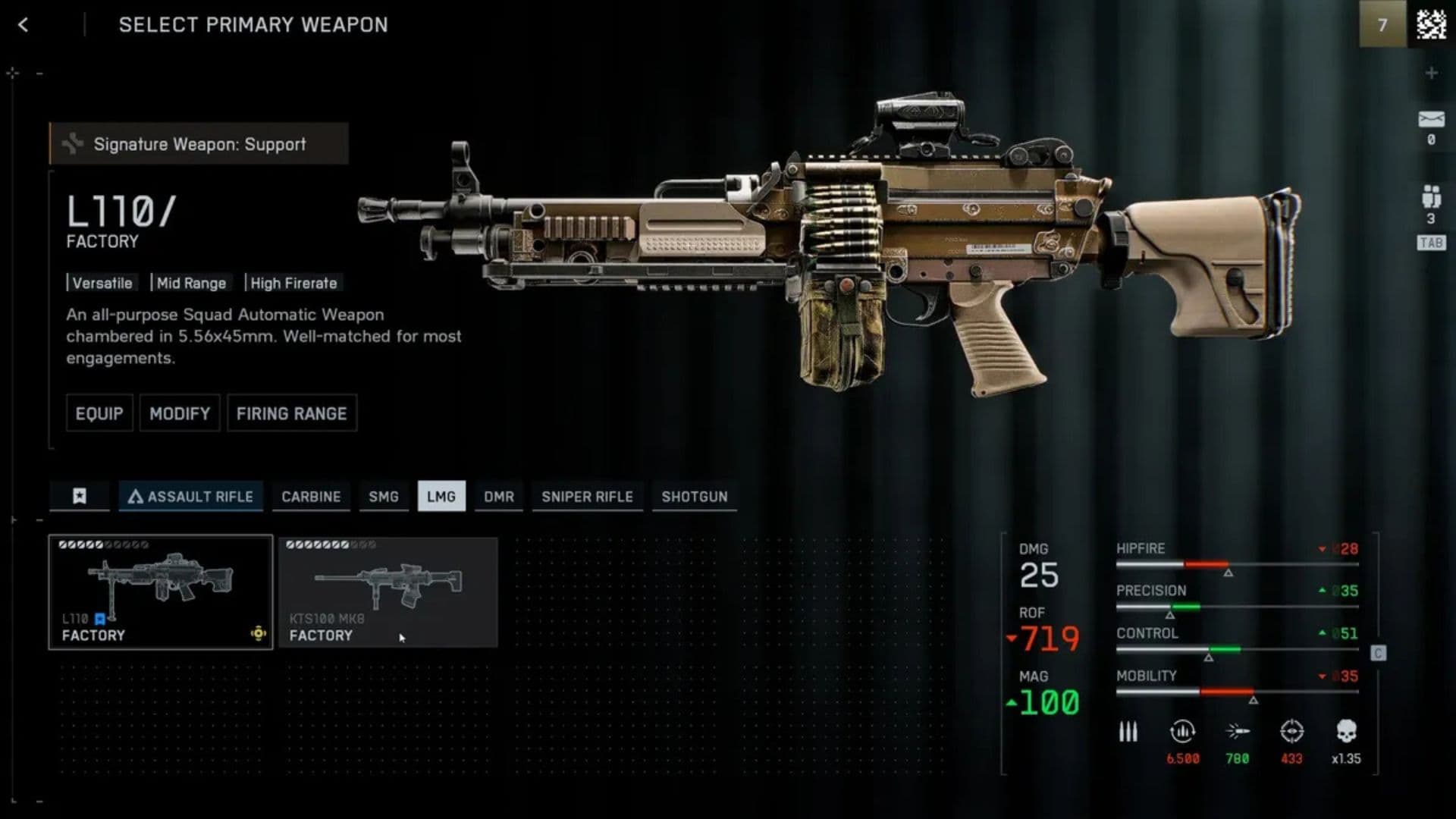Open the FIRING RANGE mode
This screenshot has width=1456, height=819.
tap(292, 413)
